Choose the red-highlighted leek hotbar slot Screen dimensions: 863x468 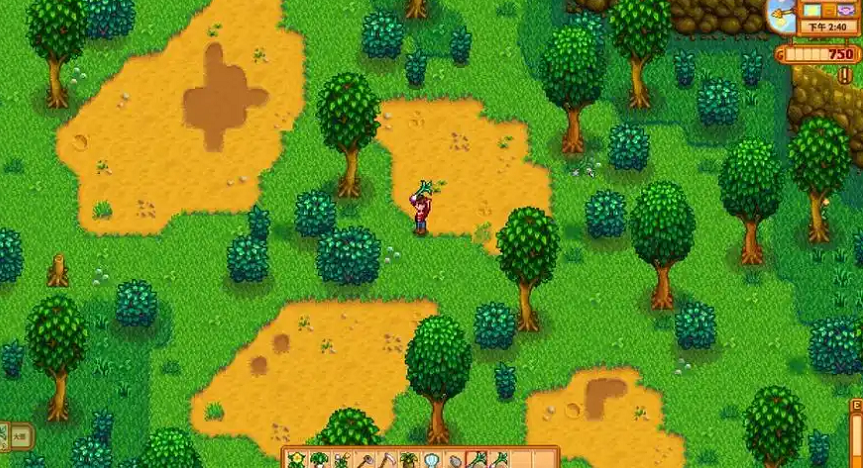click(x=477, y=460)
